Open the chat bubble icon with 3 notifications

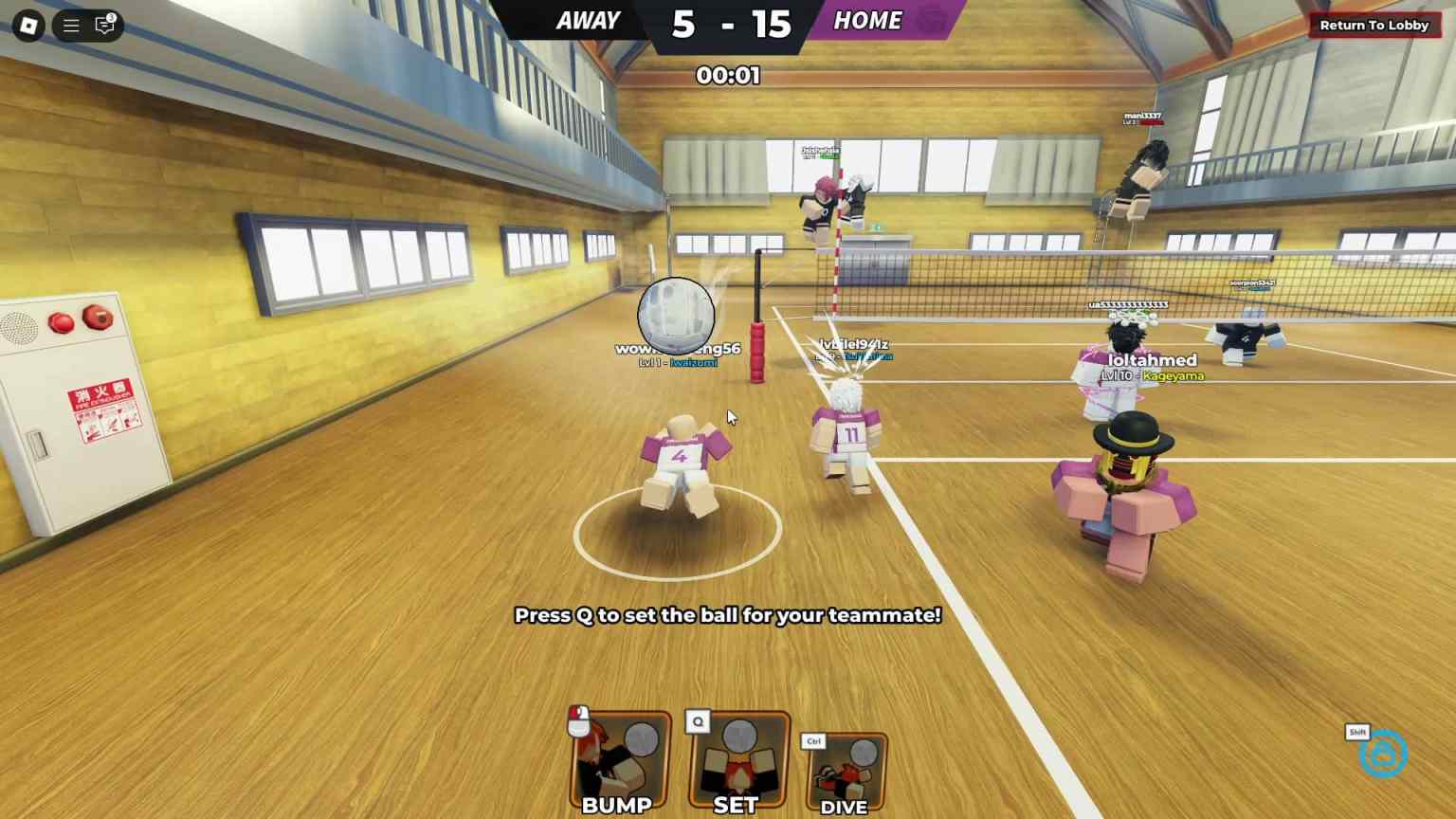(104, 26)
